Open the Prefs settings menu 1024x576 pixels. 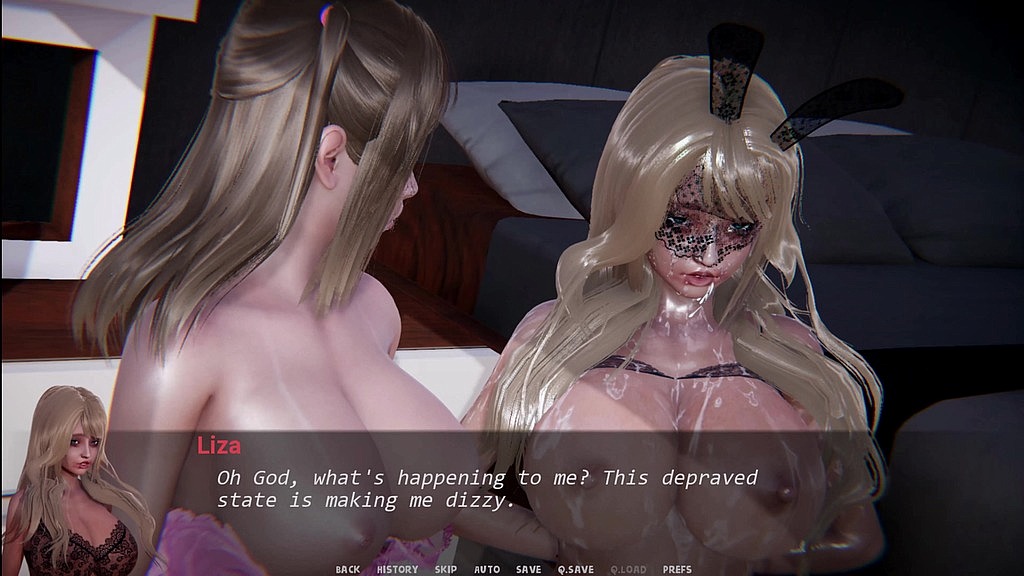click(x=677, y=569)
